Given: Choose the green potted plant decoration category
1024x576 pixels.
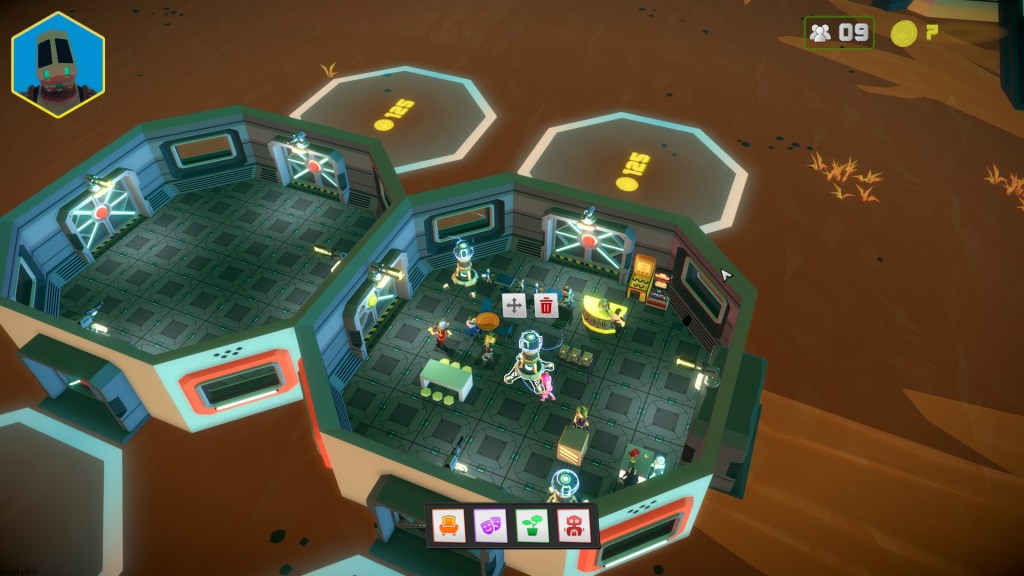Looking at the screenshot, I should tap(530, 524).
